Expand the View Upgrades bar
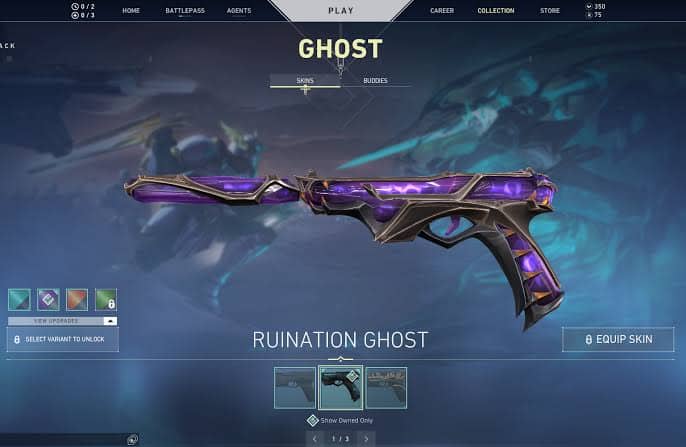Viewport: 686px width, 447px height. [x=62, y=320]
